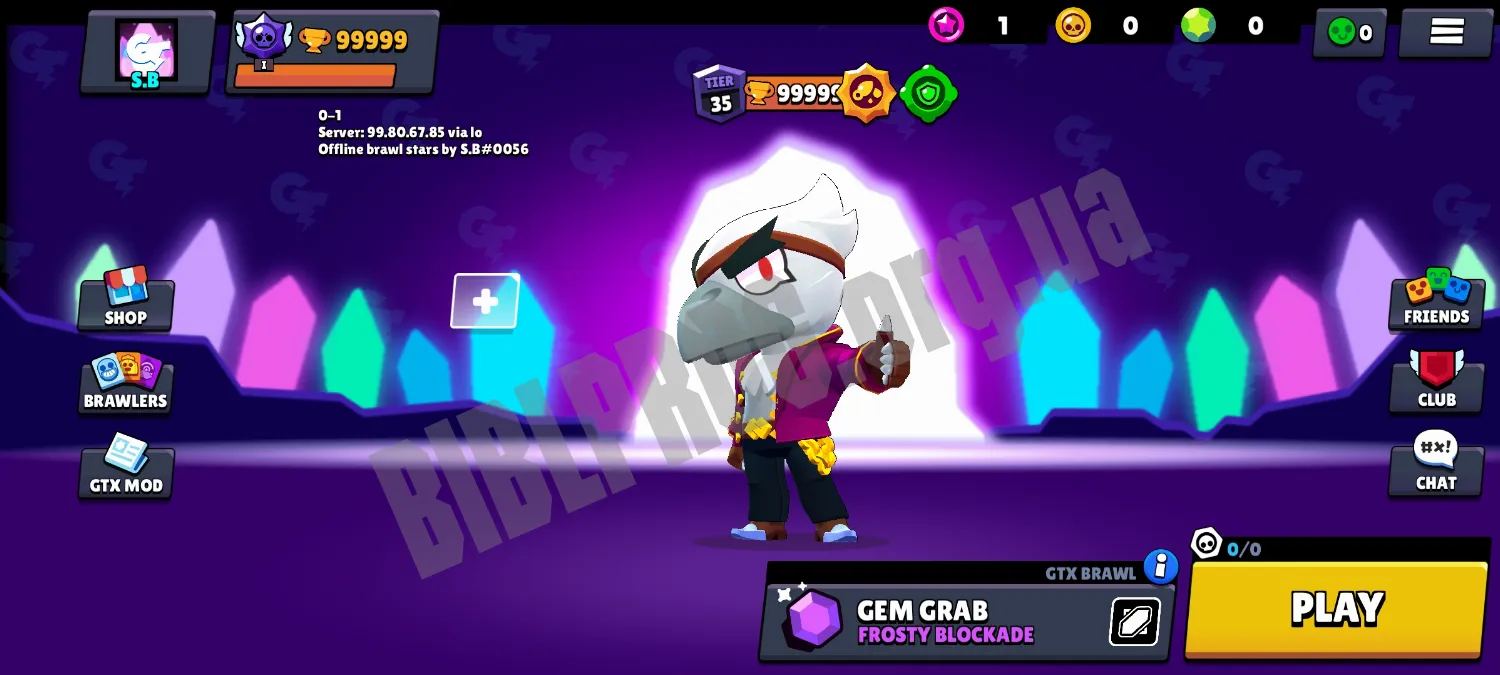Open the Brawlers collection
Image resolution: width=1500 pixels, height=675 pixels.
tap(126, 383)
